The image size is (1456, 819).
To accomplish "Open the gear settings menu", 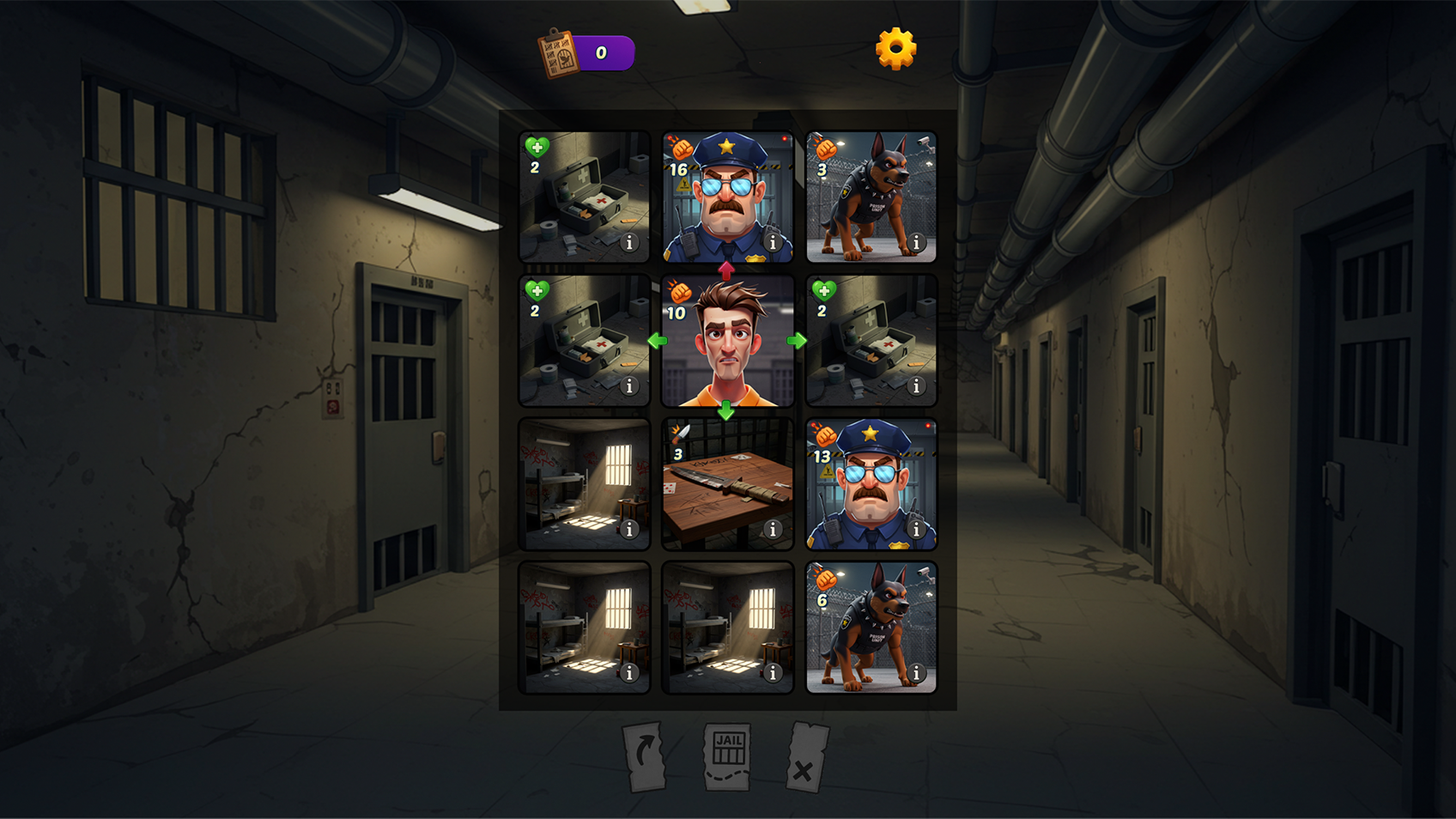I will (x=895, y=48).
